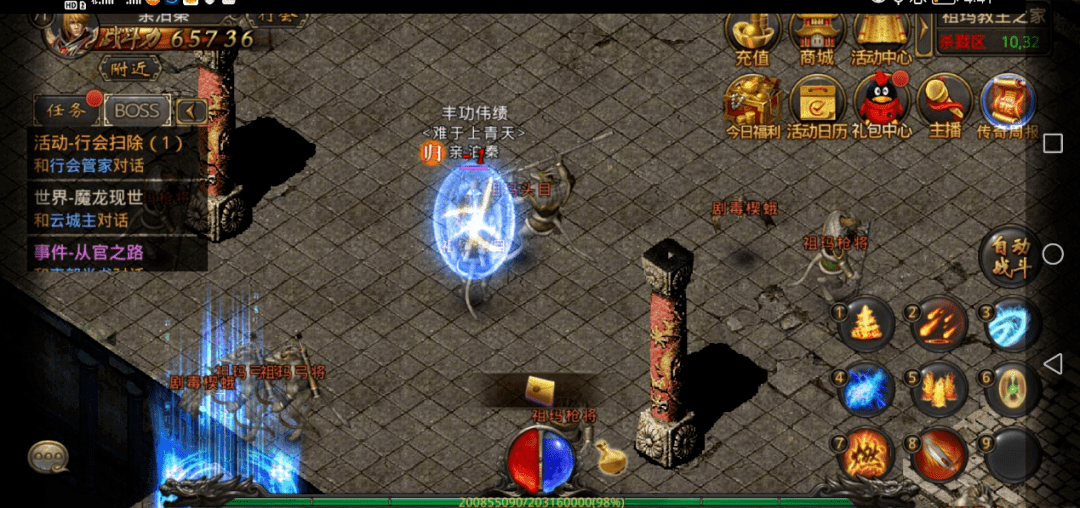Open the 主播 microphone icon

coord(945,101)
